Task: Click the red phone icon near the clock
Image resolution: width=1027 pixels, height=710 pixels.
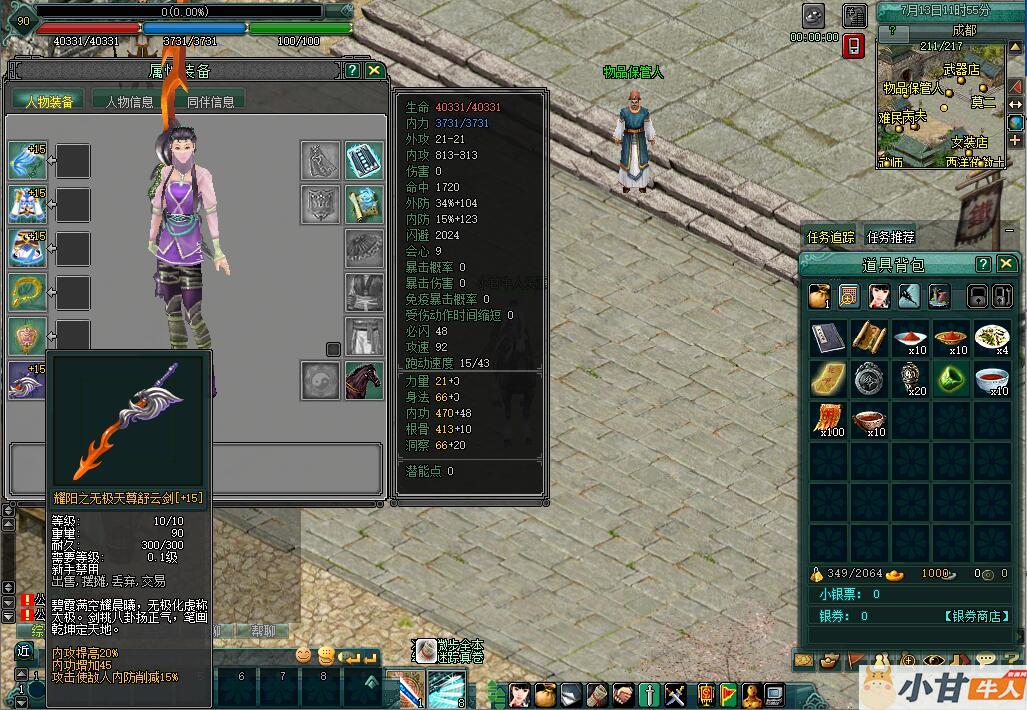Action: point(853,46)
